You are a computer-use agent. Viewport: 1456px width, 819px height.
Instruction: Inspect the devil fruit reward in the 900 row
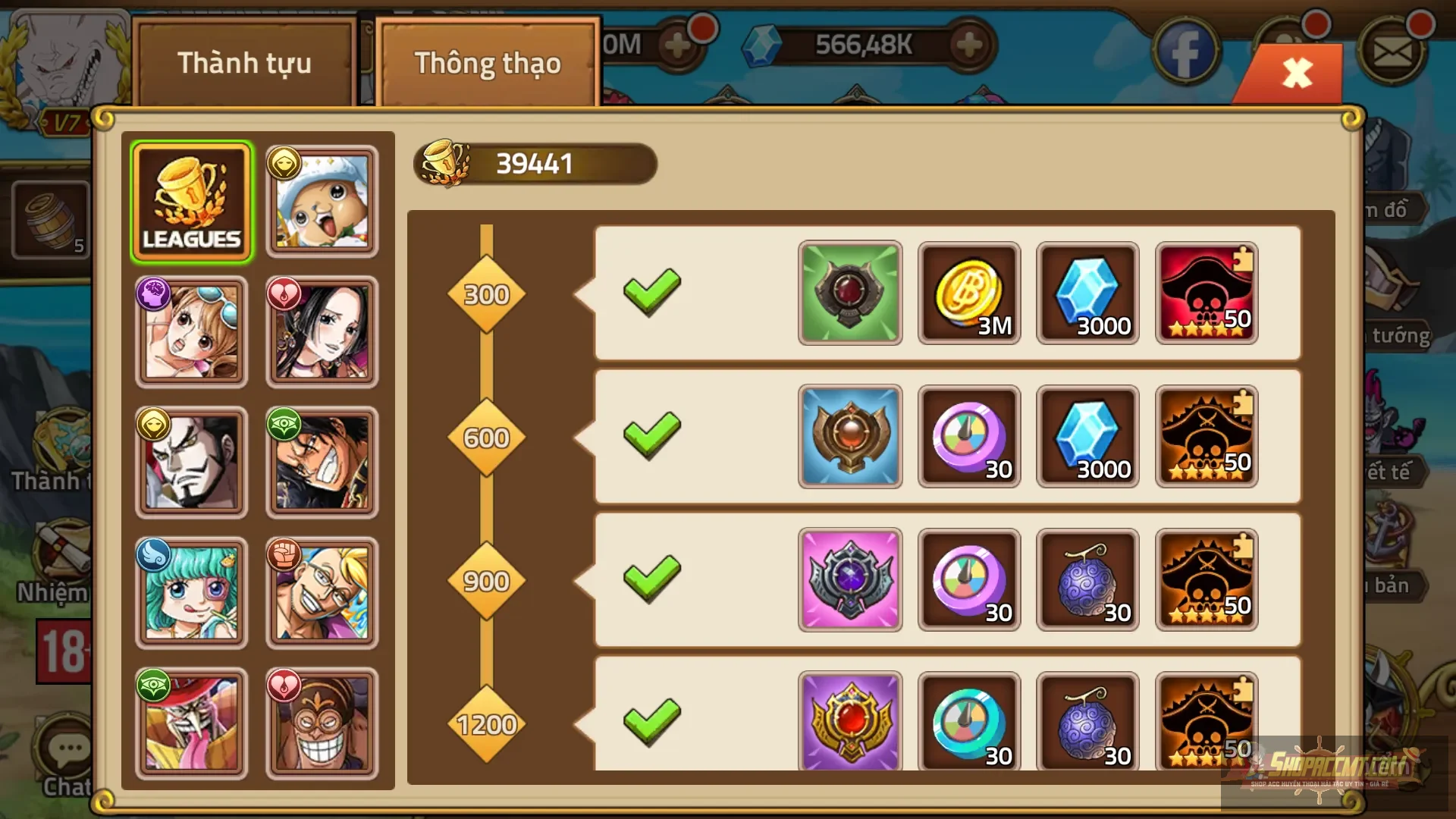point(1087,580)
